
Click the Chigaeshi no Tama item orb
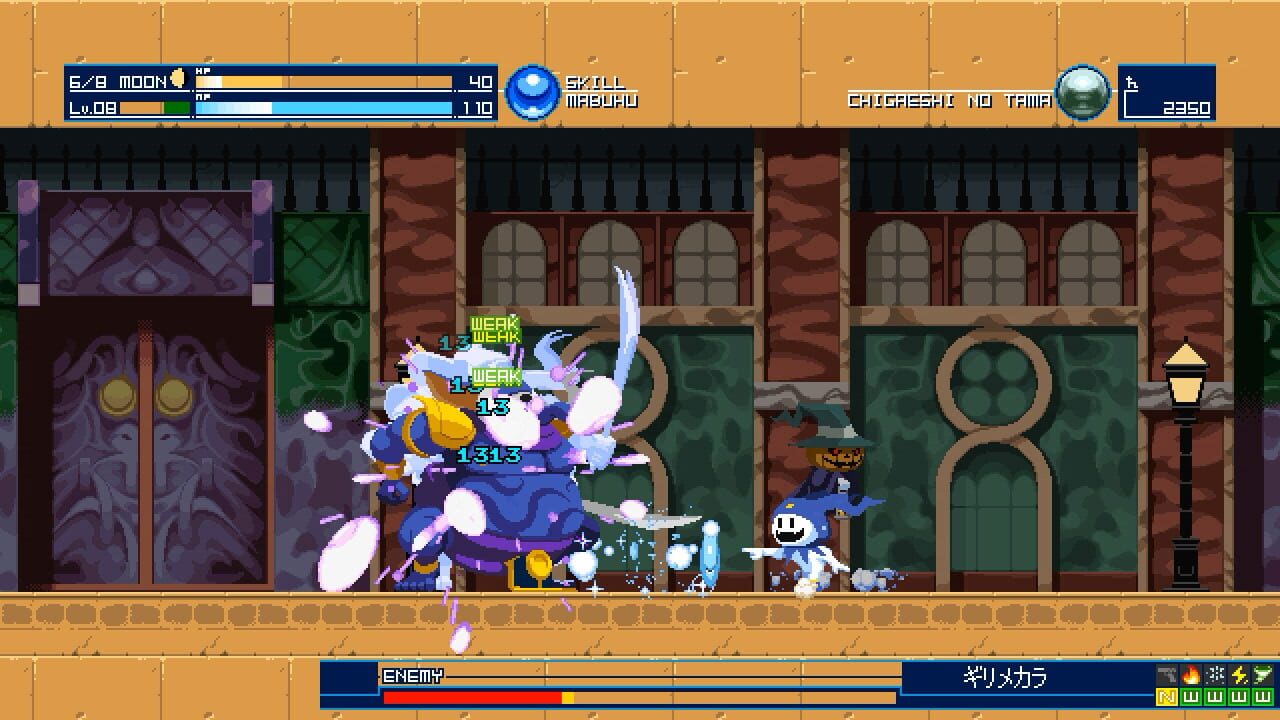click(x=1085, y=92)
